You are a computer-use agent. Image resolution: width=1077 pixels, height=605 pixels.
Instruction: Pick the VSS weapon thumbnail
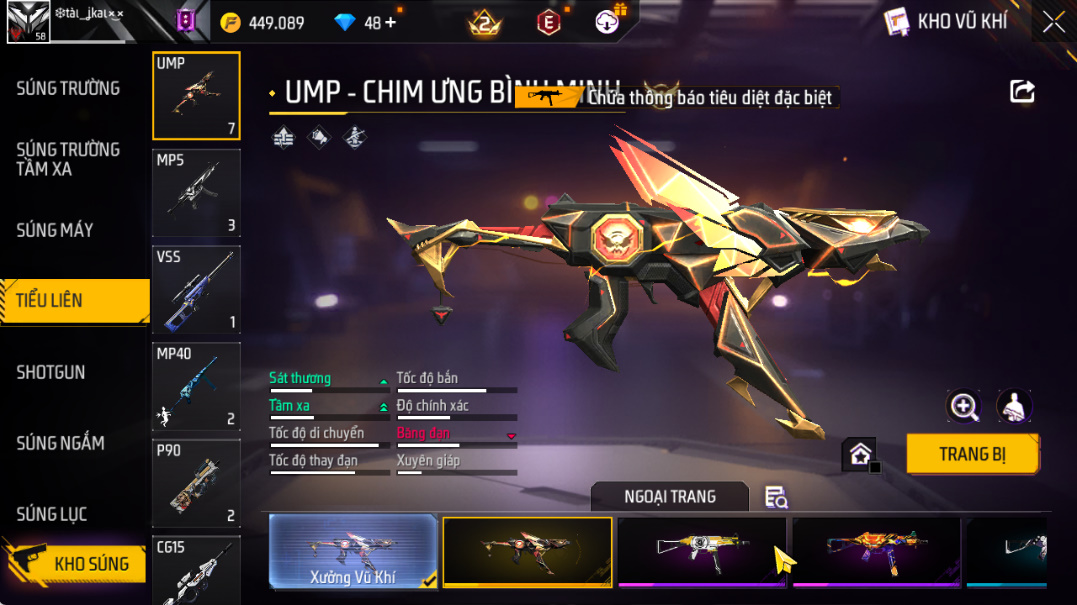tap(196, 290)
